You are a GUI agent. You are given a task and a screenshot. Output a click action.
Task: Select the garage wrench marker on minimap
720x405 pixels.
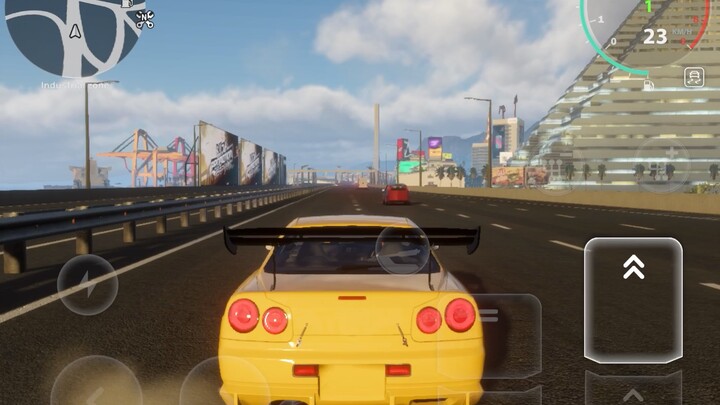click(144, 19)
